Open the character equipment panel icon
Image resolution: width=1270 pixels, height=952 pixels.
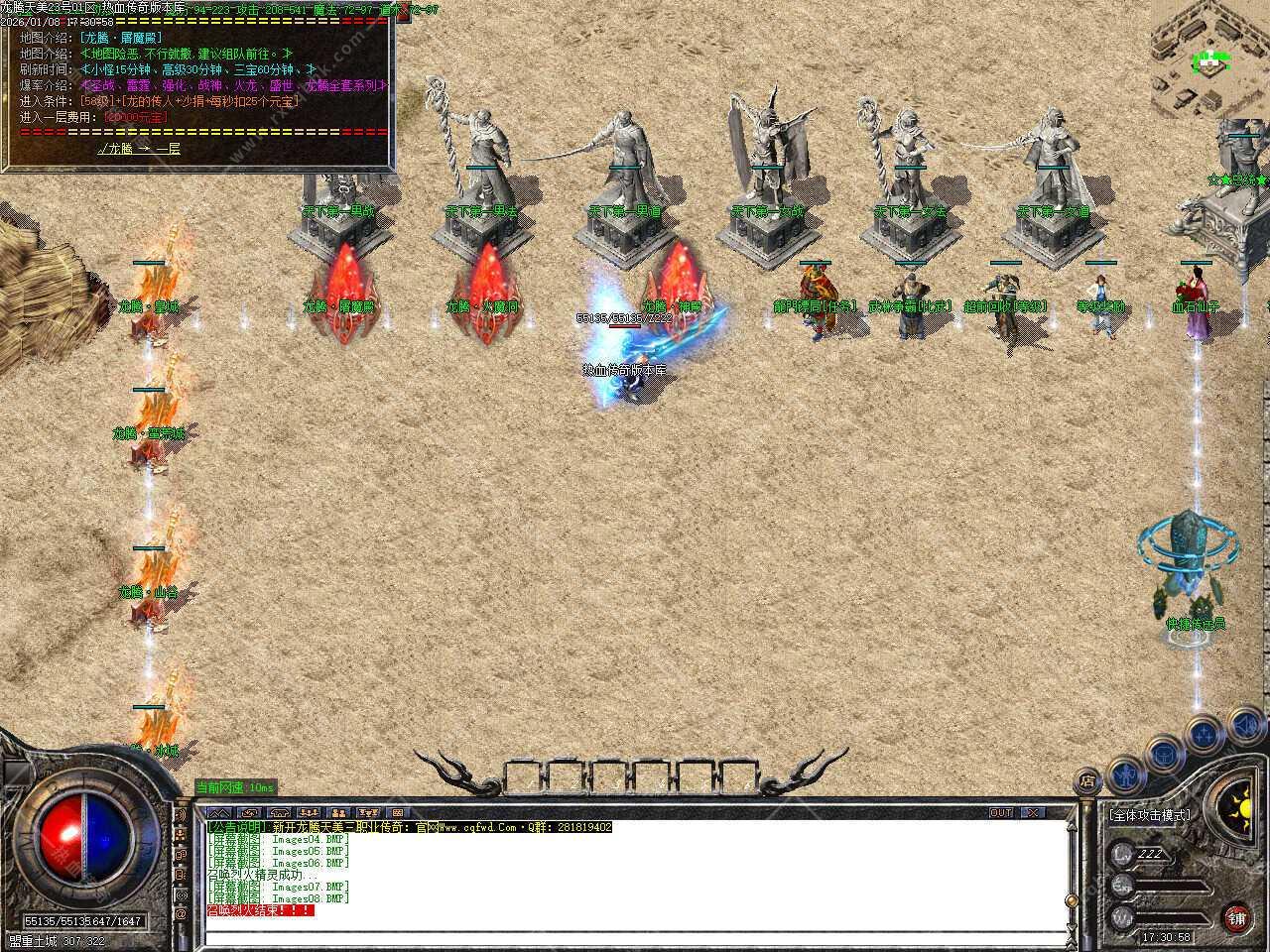pyautogui.click(x=1124, y=772)
